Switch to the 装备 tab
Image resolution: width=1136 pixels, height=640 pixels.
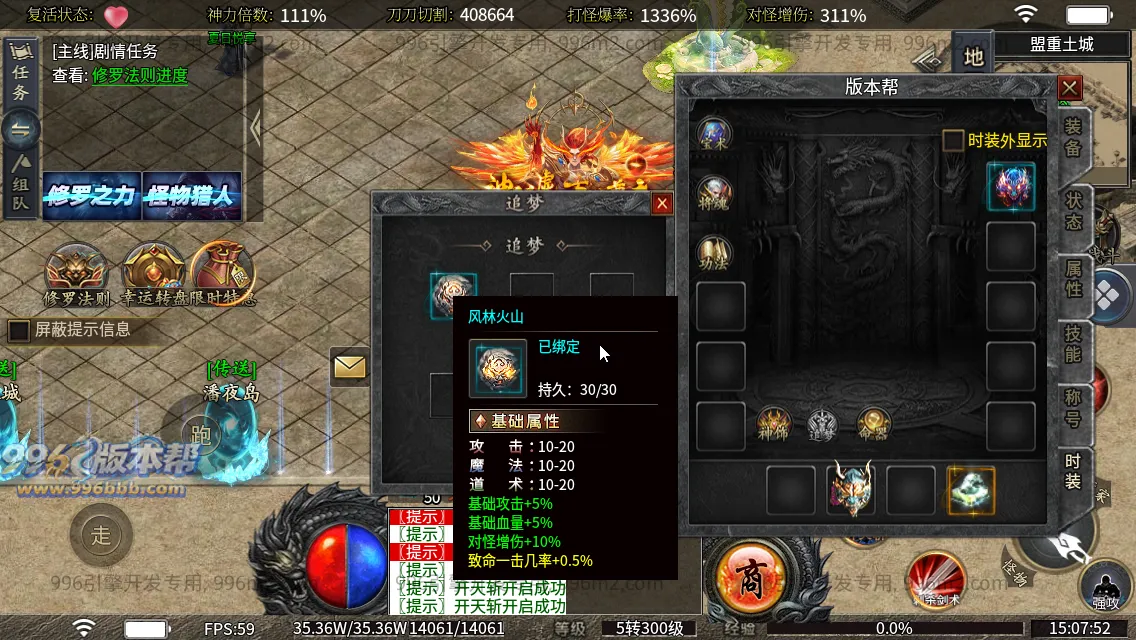pos(1073,138)
